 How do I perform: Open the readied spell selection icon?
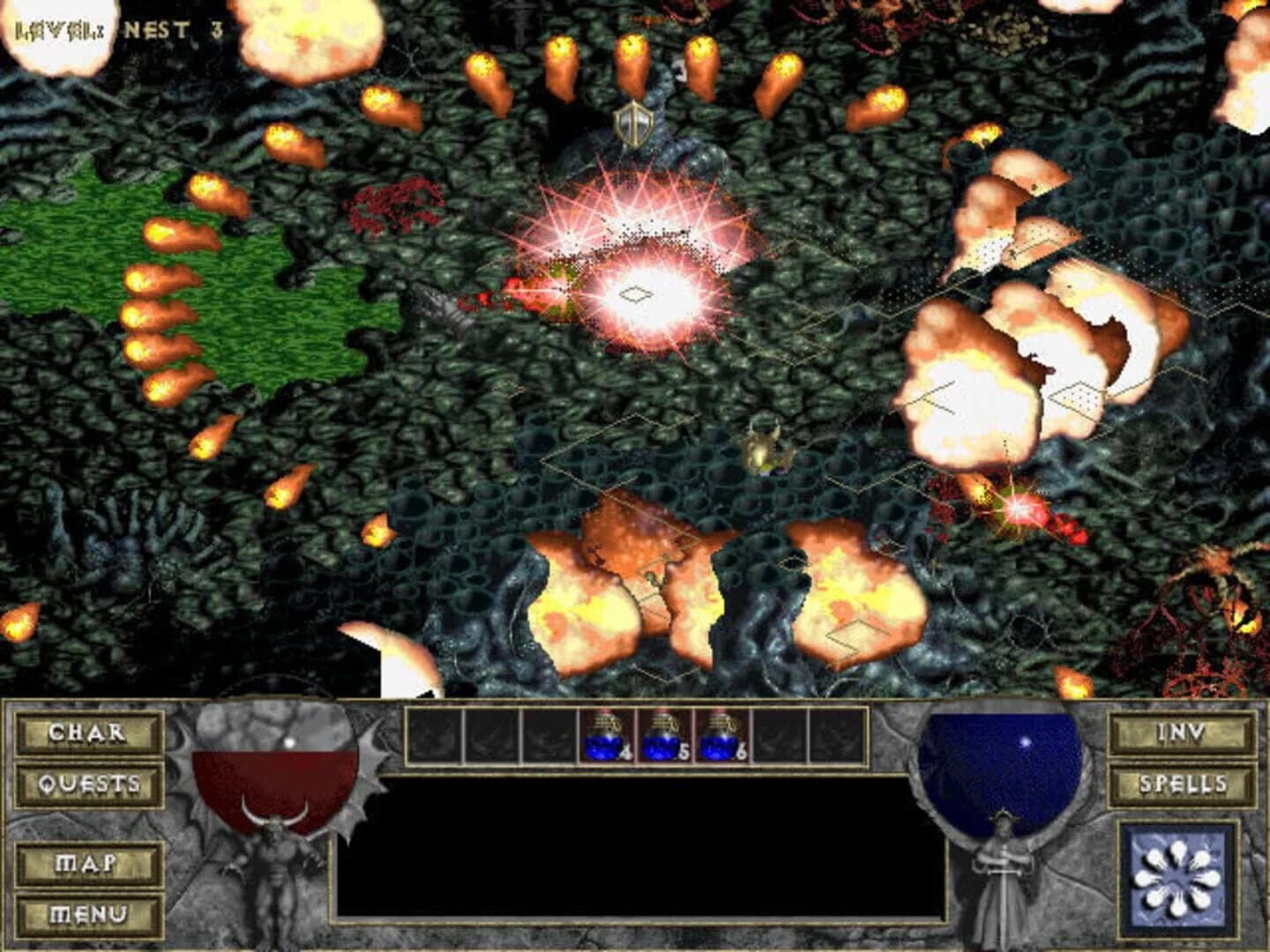coord(1179,874)
